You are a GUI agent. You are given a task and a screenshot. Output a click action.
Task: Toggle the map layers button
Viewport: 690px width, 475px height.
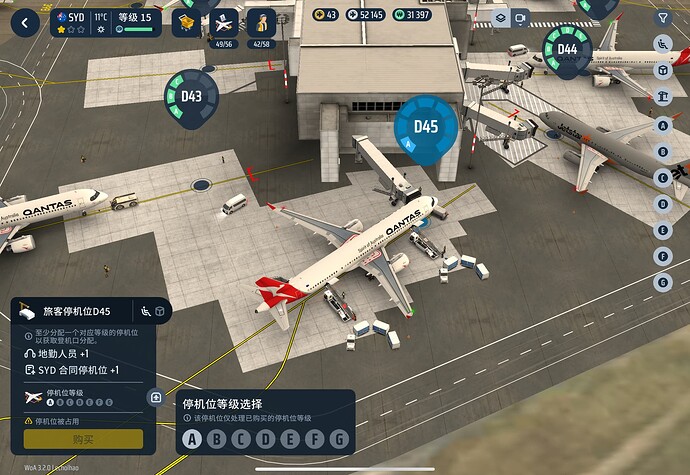500,18
